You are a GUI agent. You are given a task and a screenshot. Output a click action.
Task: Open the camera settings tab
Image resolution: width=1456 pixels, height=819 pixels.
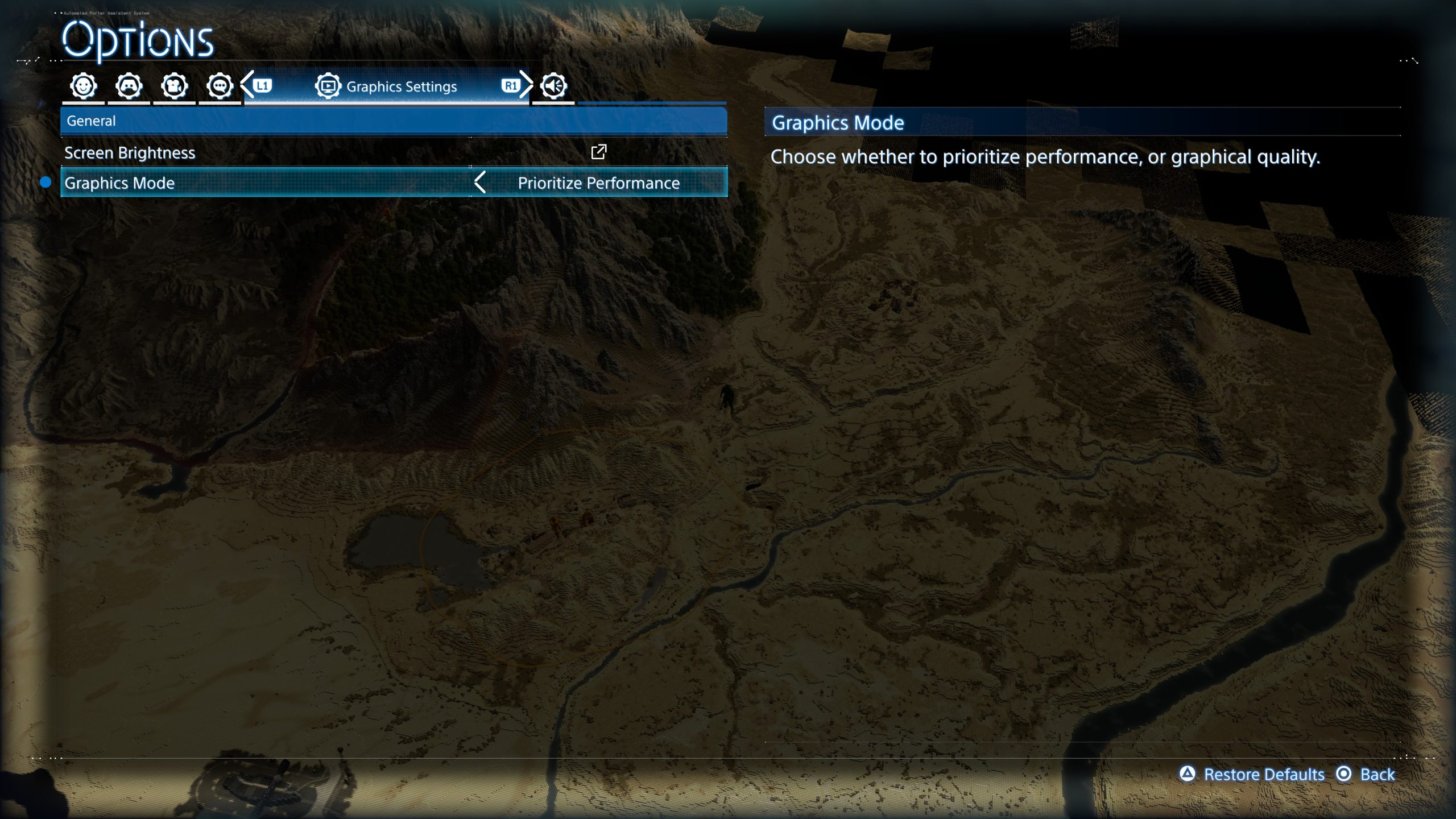click(174, 86)
